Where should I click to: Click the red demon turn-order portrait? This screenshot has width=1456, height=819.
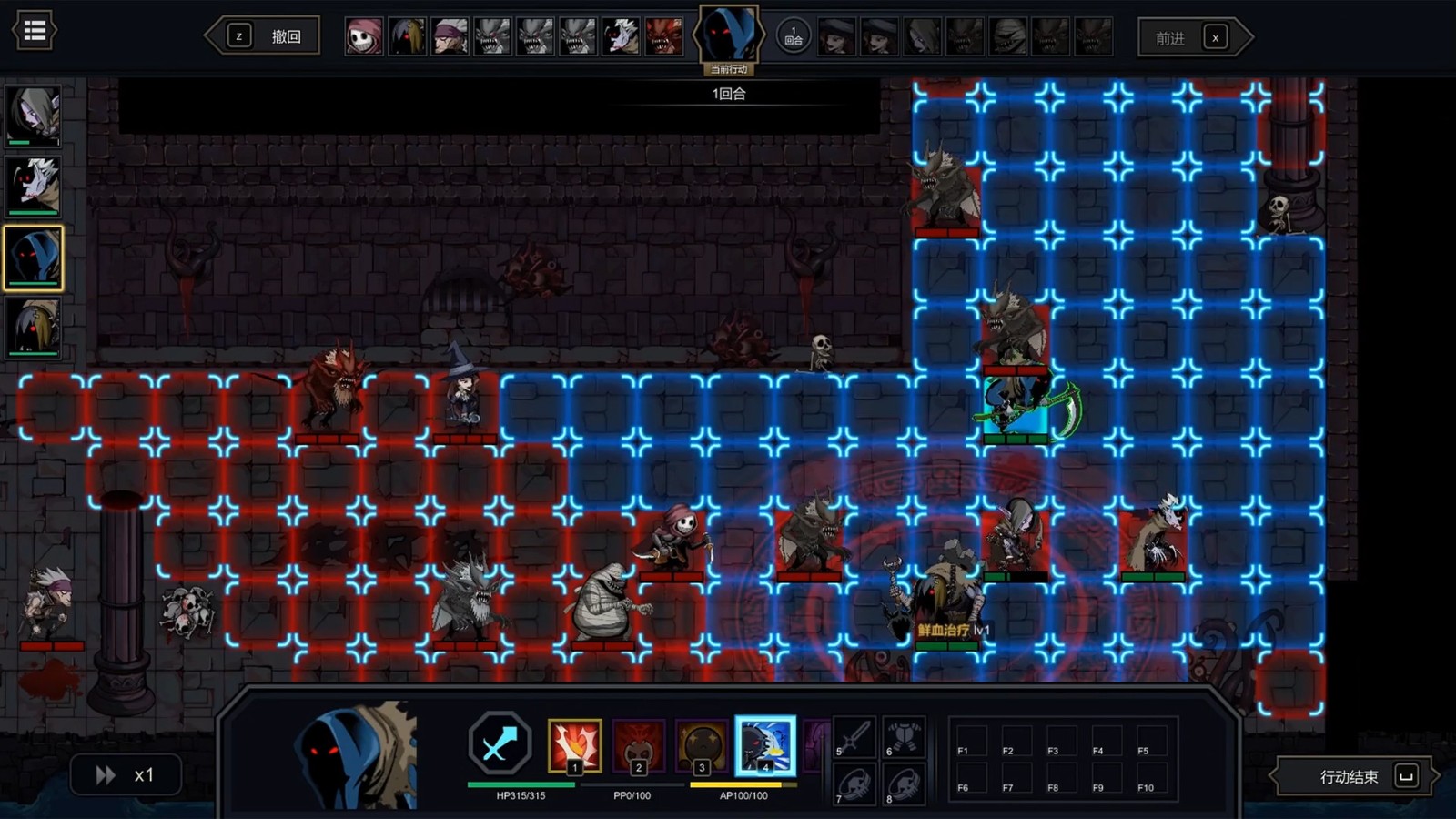pos(663,37)
